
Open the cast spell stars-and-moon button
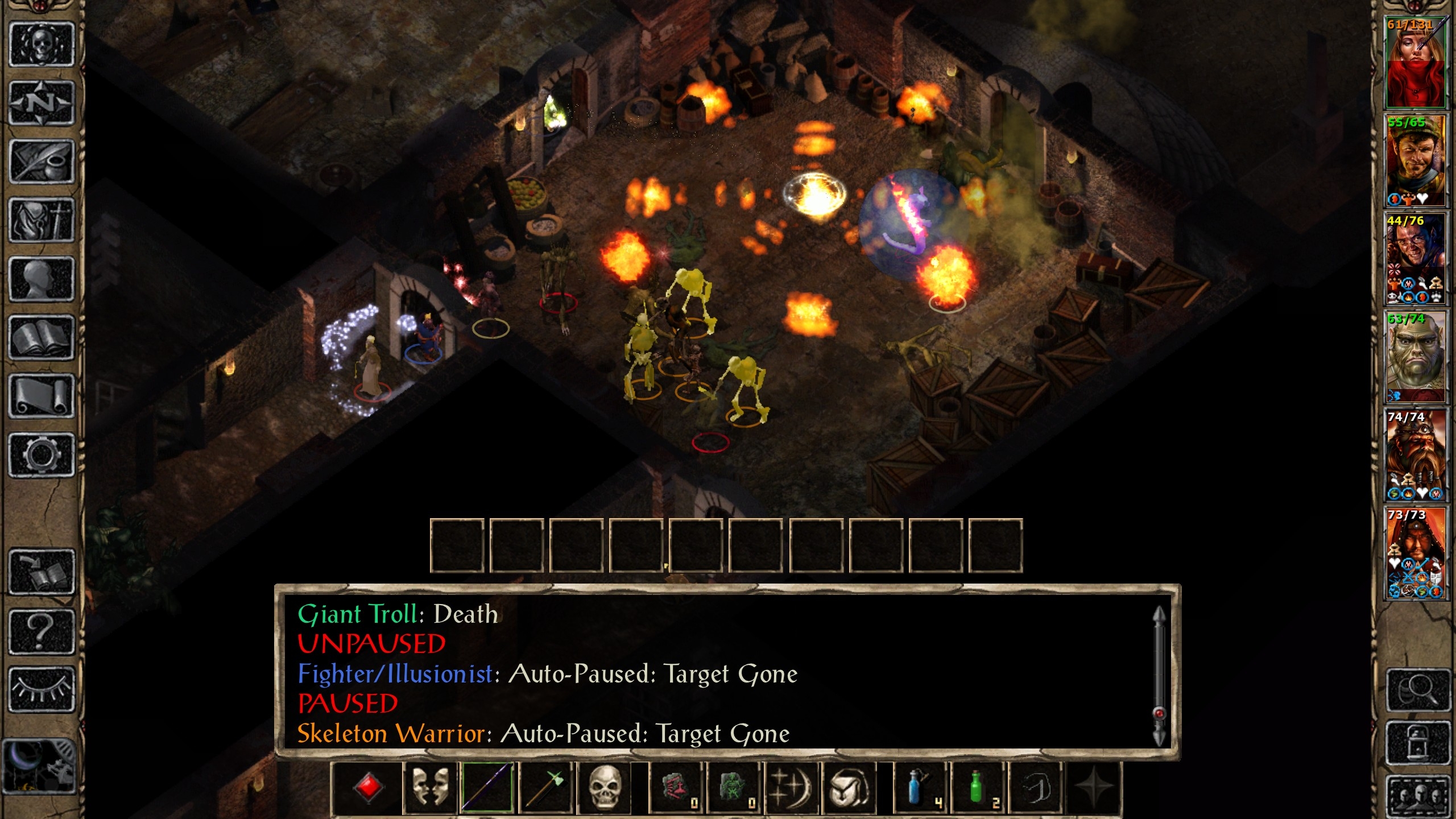[x=791, y=788]
